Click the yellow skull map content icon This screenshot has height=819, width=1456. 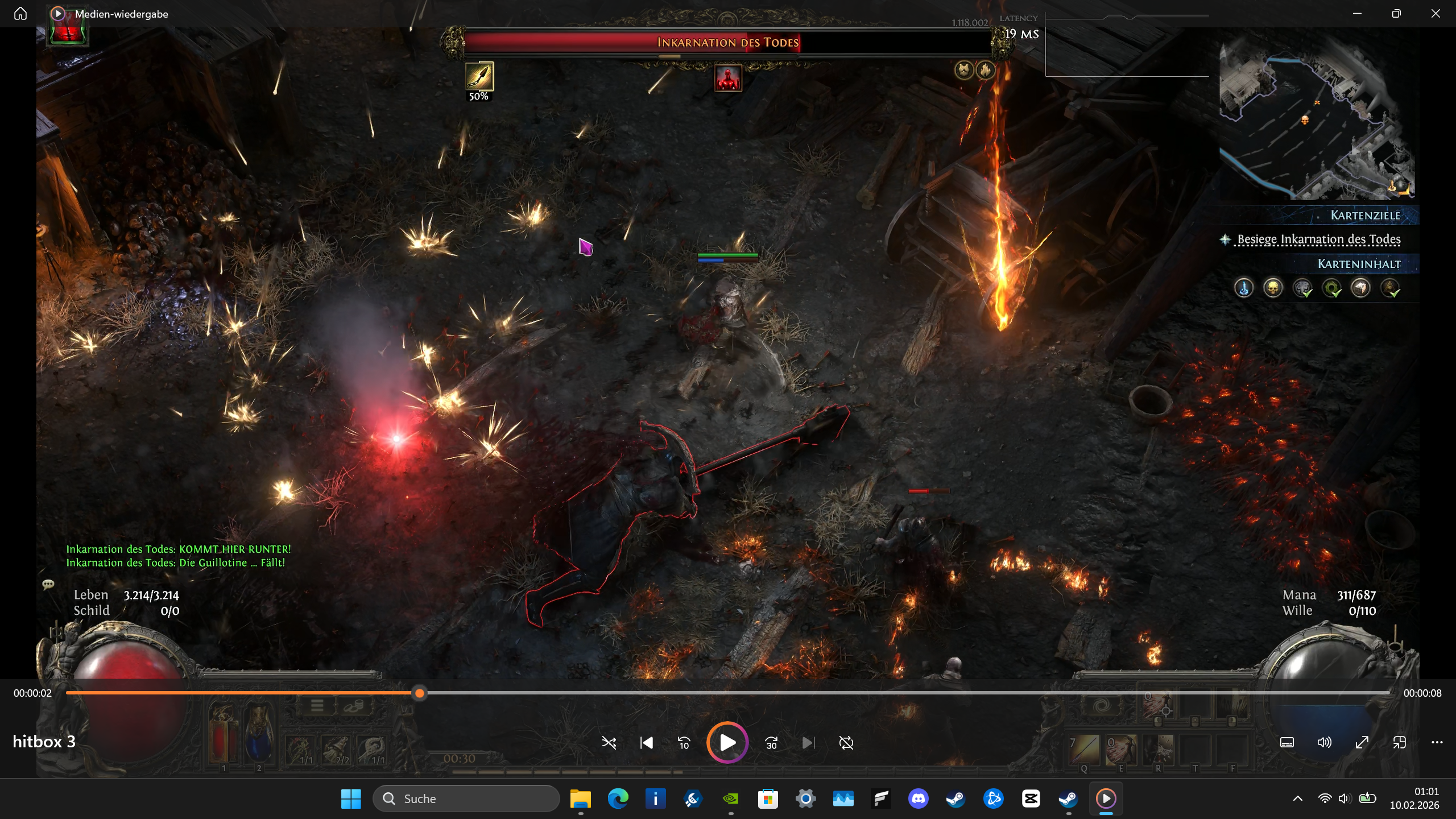click(1273, 288)
